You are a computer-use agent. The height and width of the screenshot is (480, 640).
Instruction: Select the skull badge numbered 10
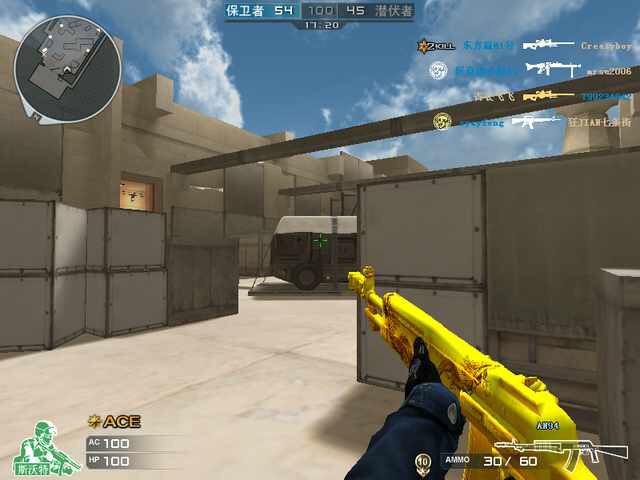pos(423,461)
